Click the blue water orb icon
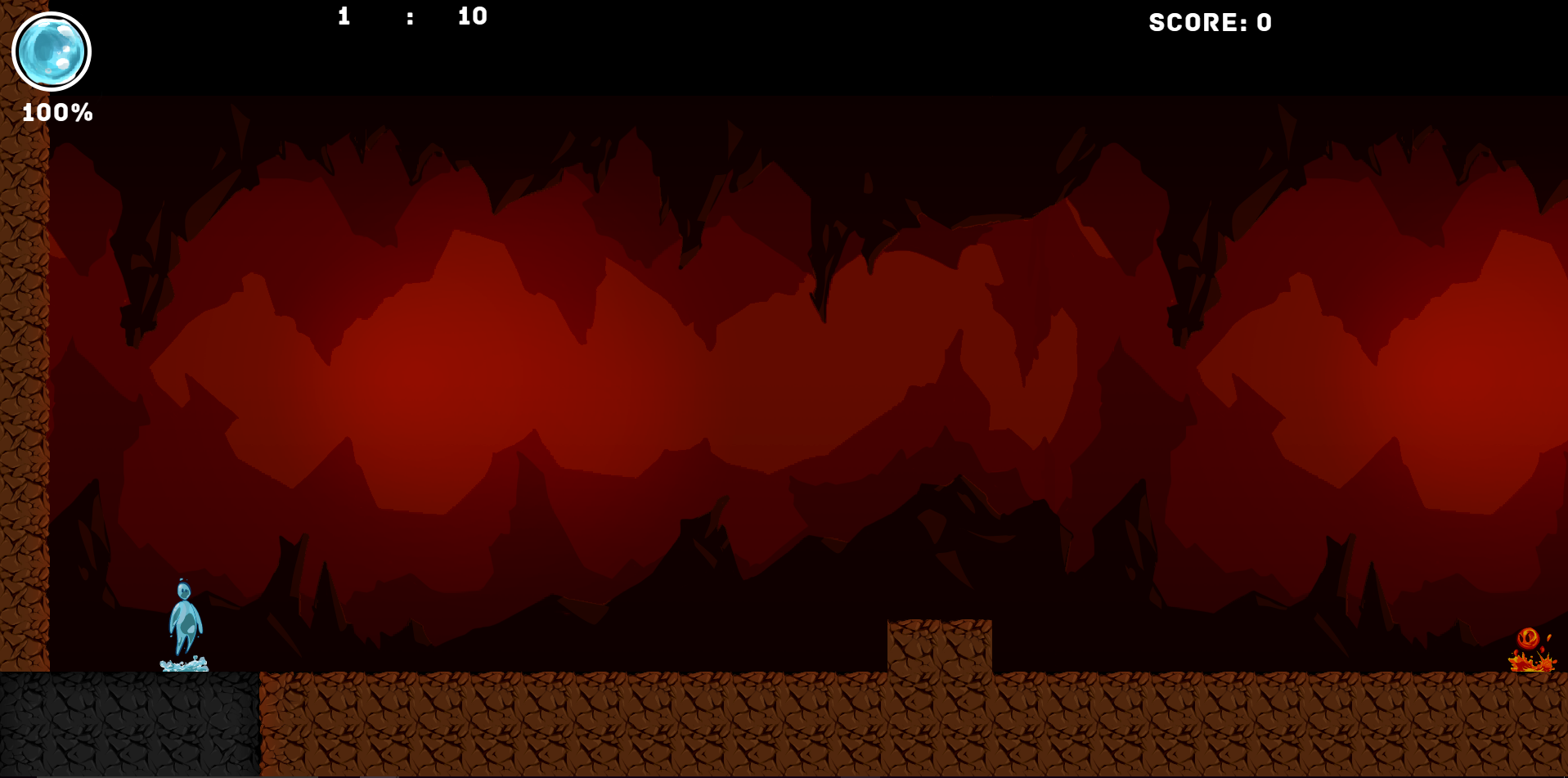Image resolution: width=1568 pixels, height=778 pixels. point(52,52)
